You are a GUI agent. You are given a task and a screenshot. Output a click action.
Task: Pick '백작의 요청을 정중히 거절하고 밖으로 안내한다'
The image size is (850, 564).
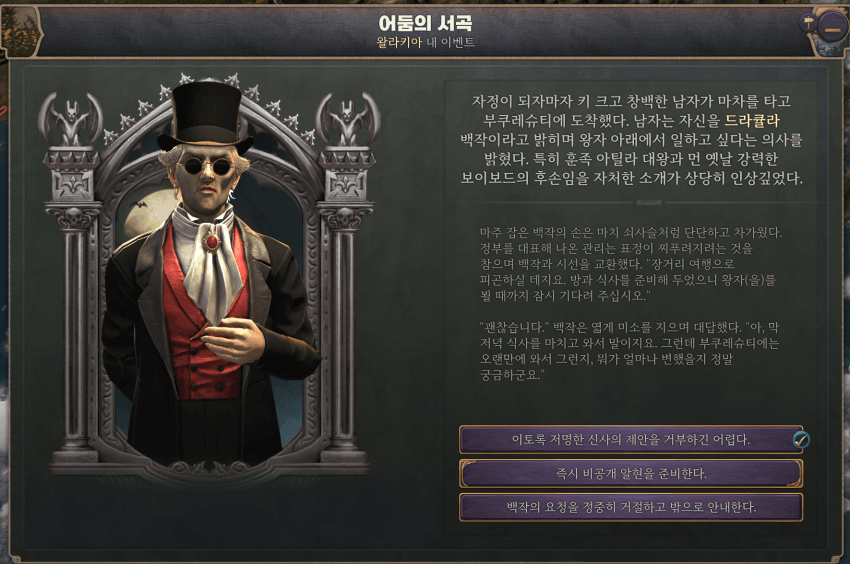pos(630,507)
